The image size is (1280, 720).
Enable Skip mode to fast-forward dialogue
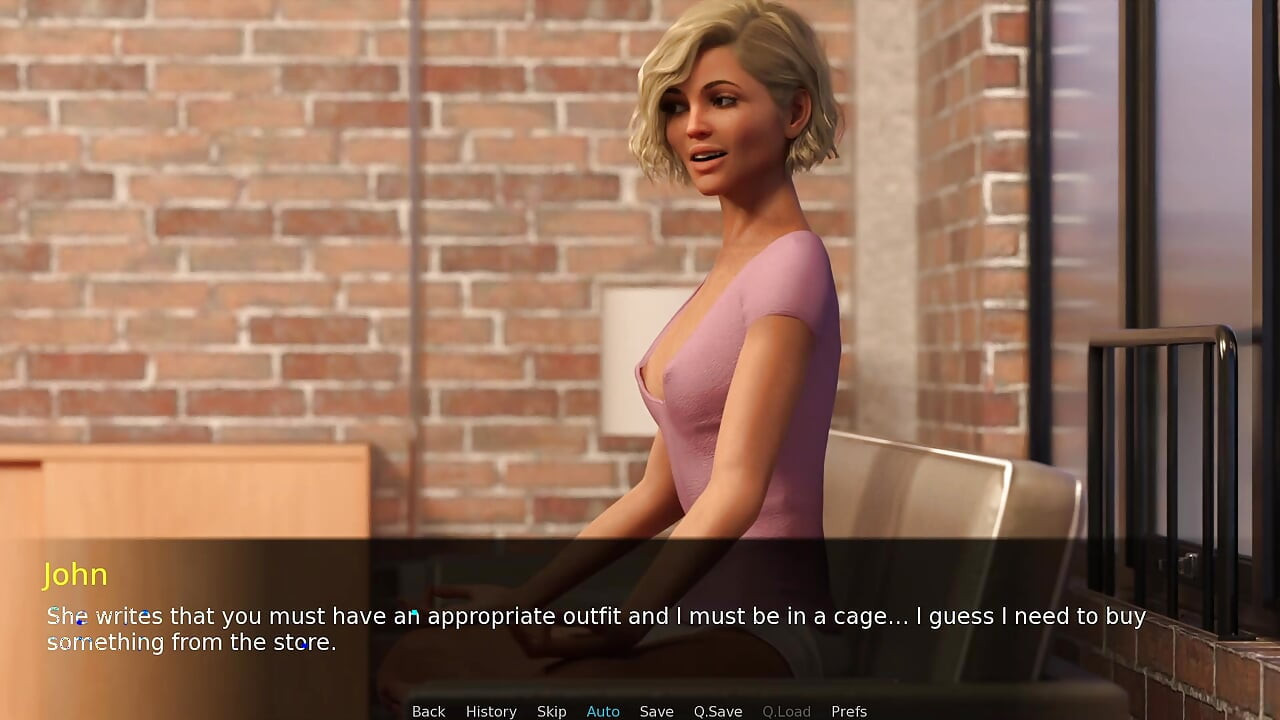point(551,711)
